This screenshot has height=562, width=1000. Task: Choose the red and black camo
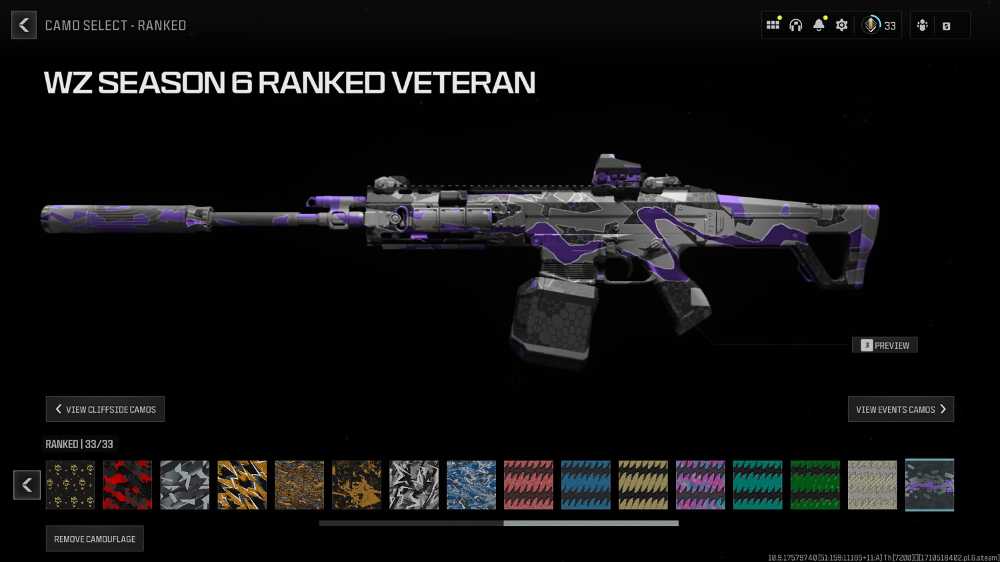point(128,485)
